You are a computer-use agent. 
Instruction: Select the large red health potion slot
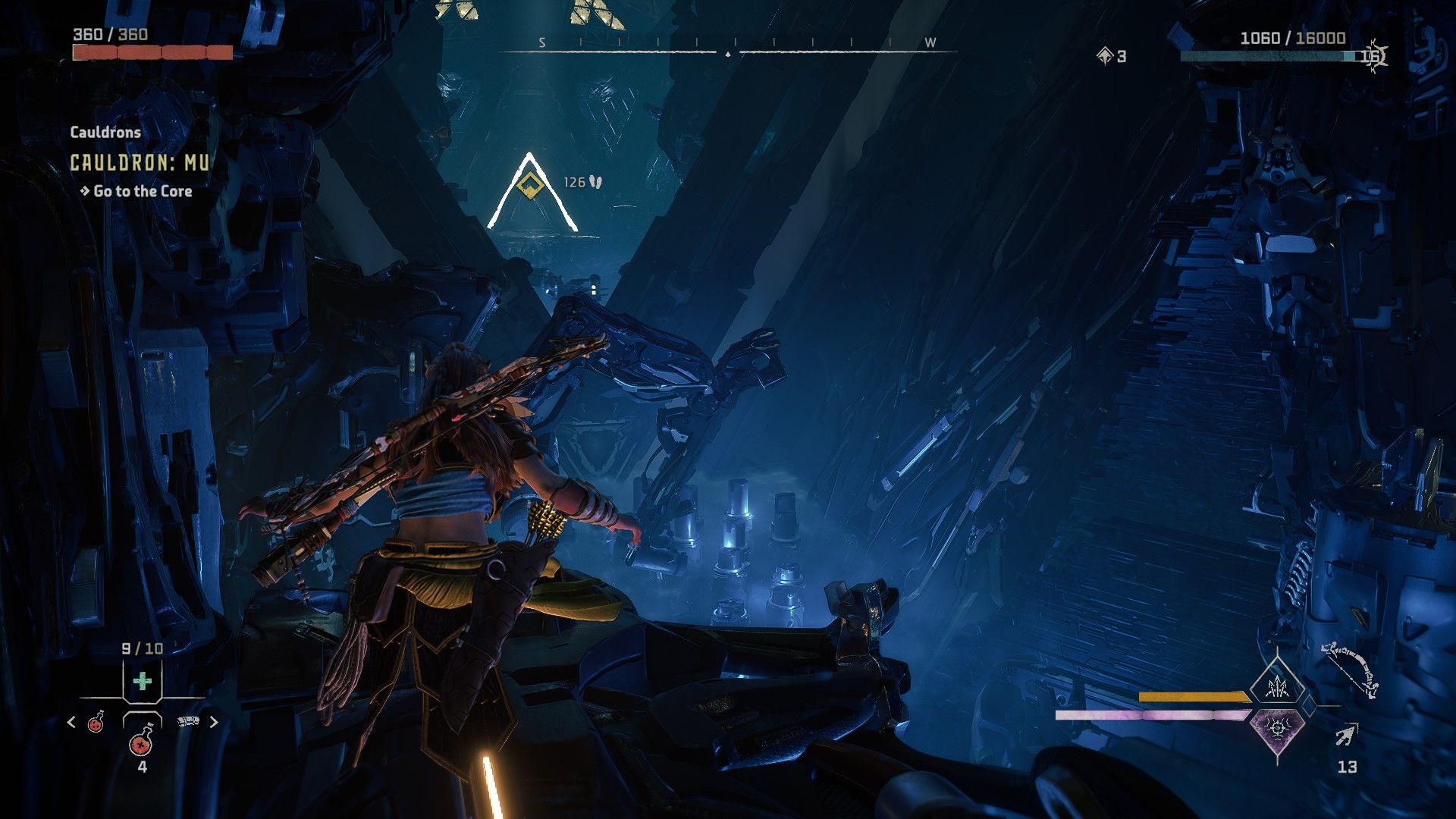142,741
